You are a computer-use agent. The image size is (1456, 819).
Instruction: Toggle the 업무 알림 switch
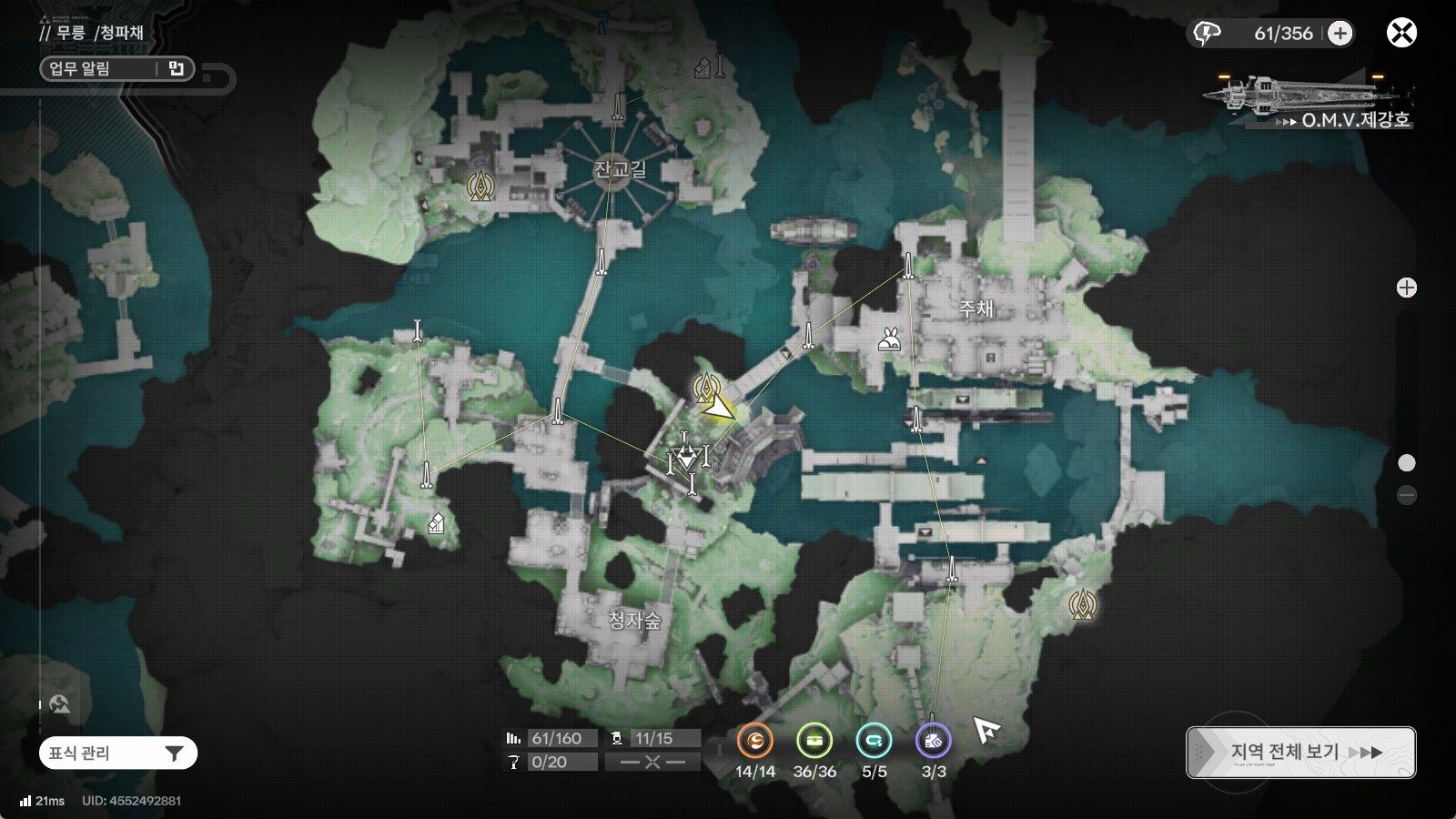coord(176,68)
